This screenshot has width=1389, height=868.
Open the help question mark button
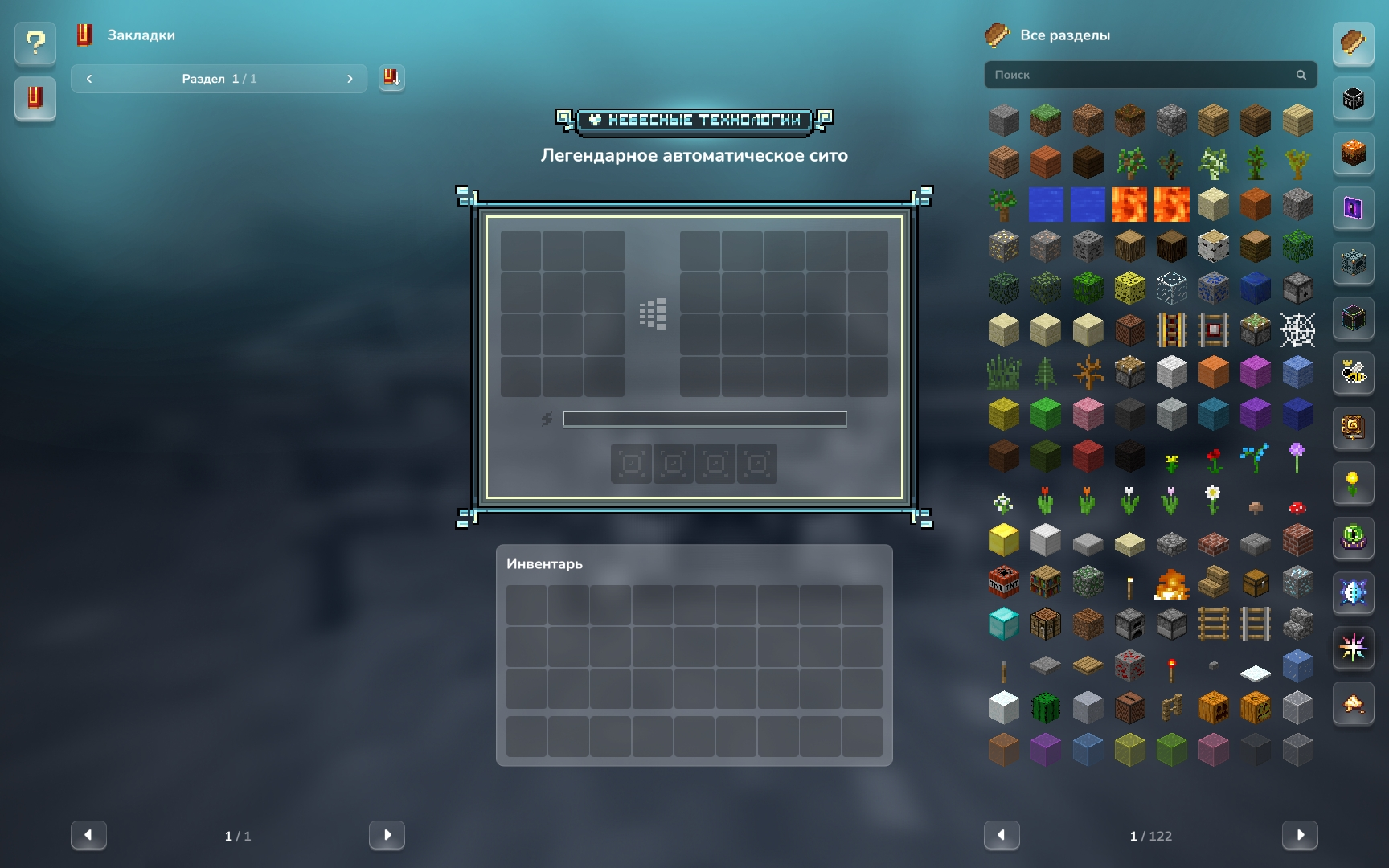point(35,43)
